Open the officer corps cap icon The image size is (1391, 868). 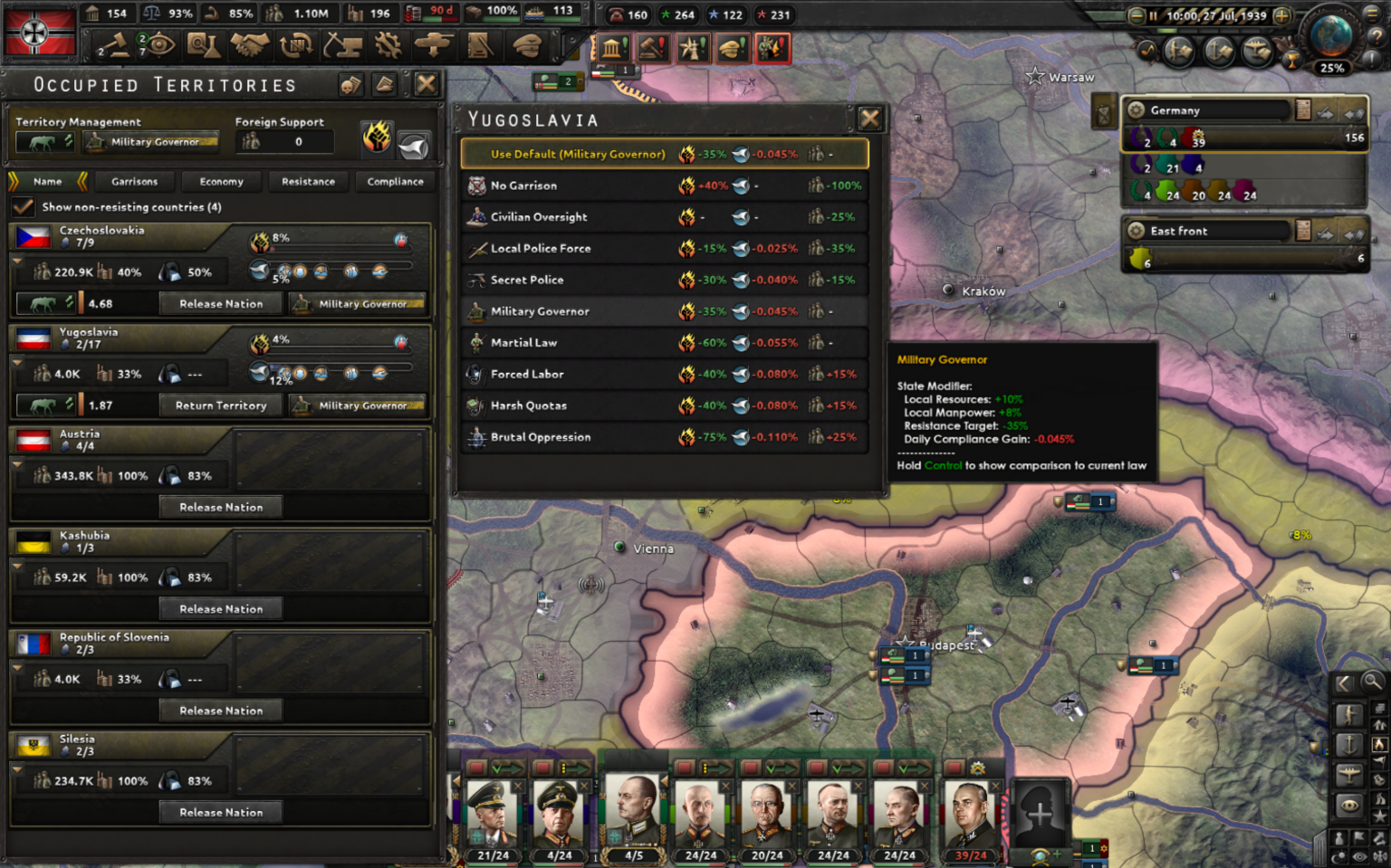pyautogui.click(x=527, y=45)
